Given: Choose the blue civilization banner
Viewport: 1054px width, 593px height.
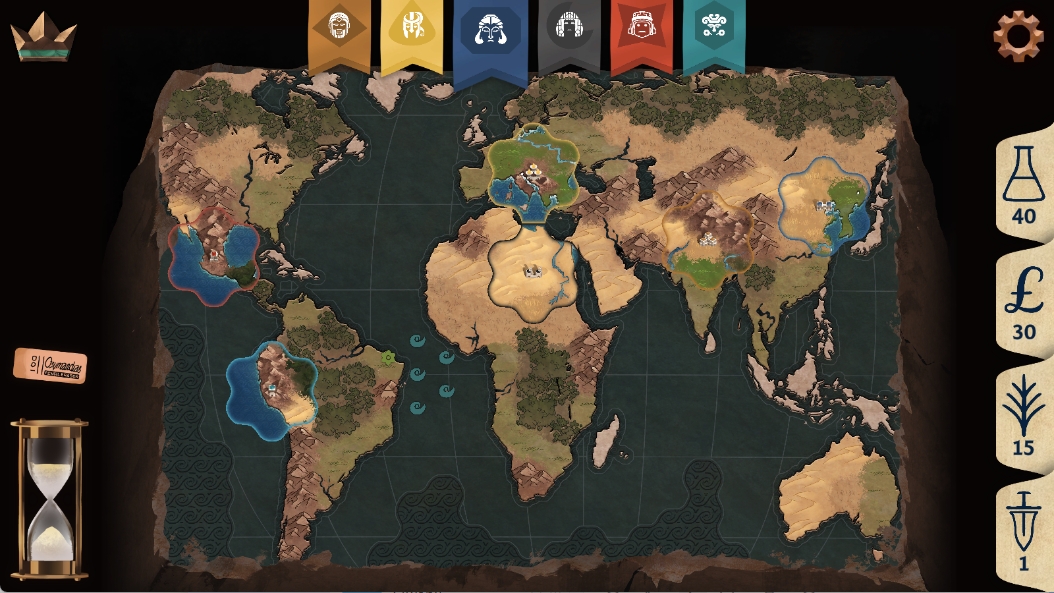Looking at the screenshot, I should tap(490, 34).
